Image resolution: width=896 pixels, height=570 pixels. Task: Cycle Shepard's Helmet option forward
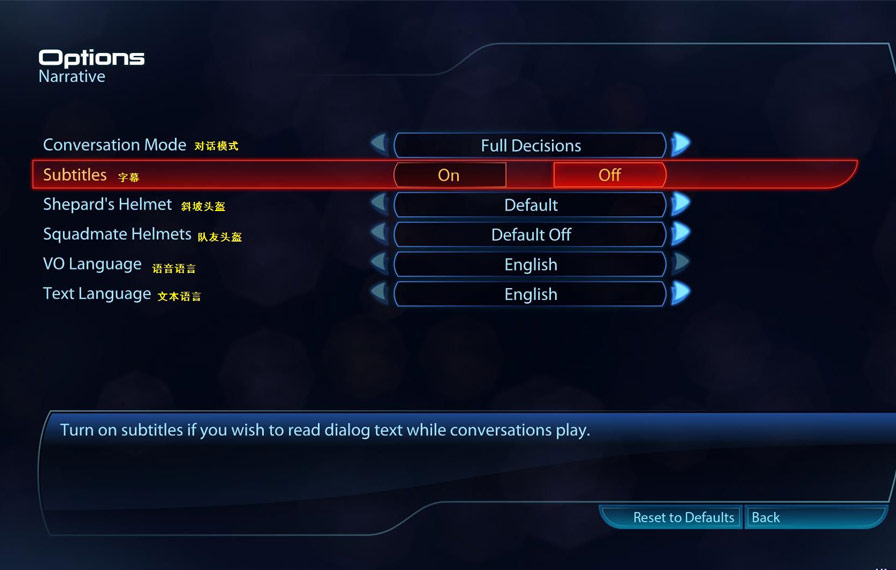681,204
